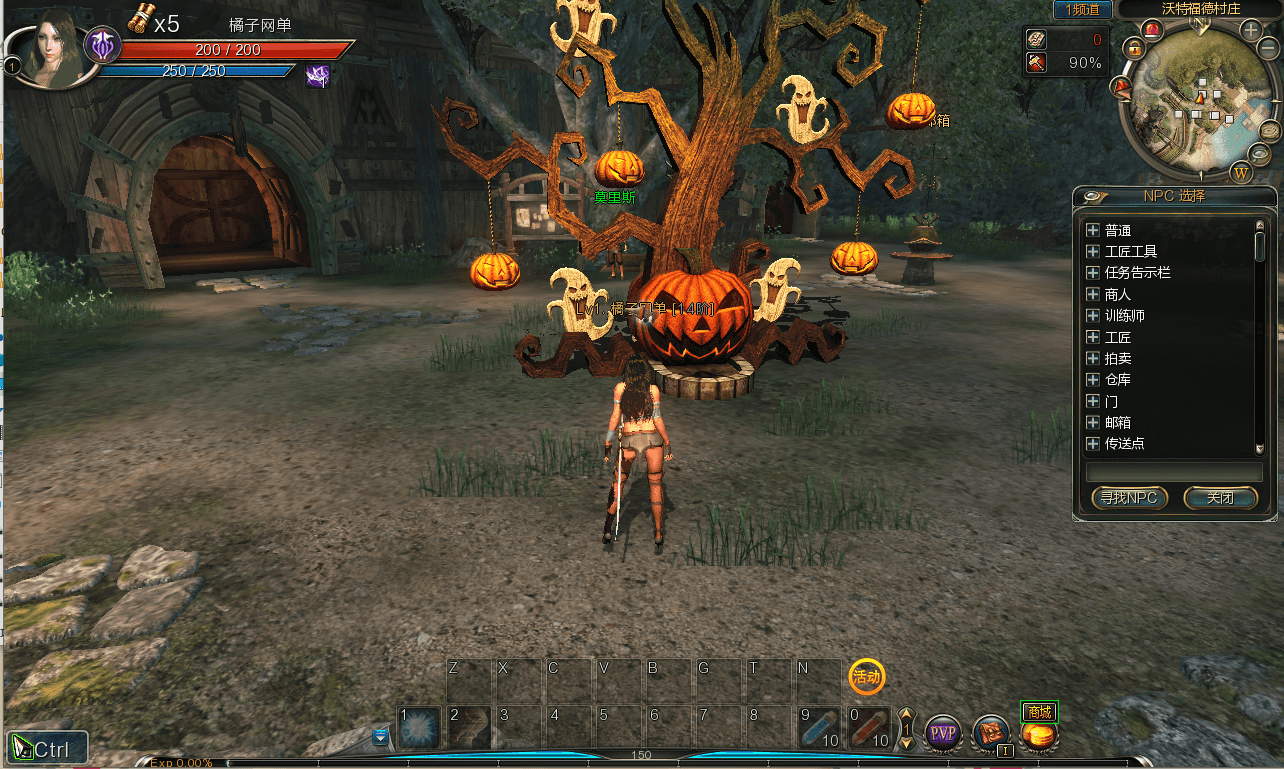
Task: Use the red potion in slot 0
Action: click(x=869, y=728)
